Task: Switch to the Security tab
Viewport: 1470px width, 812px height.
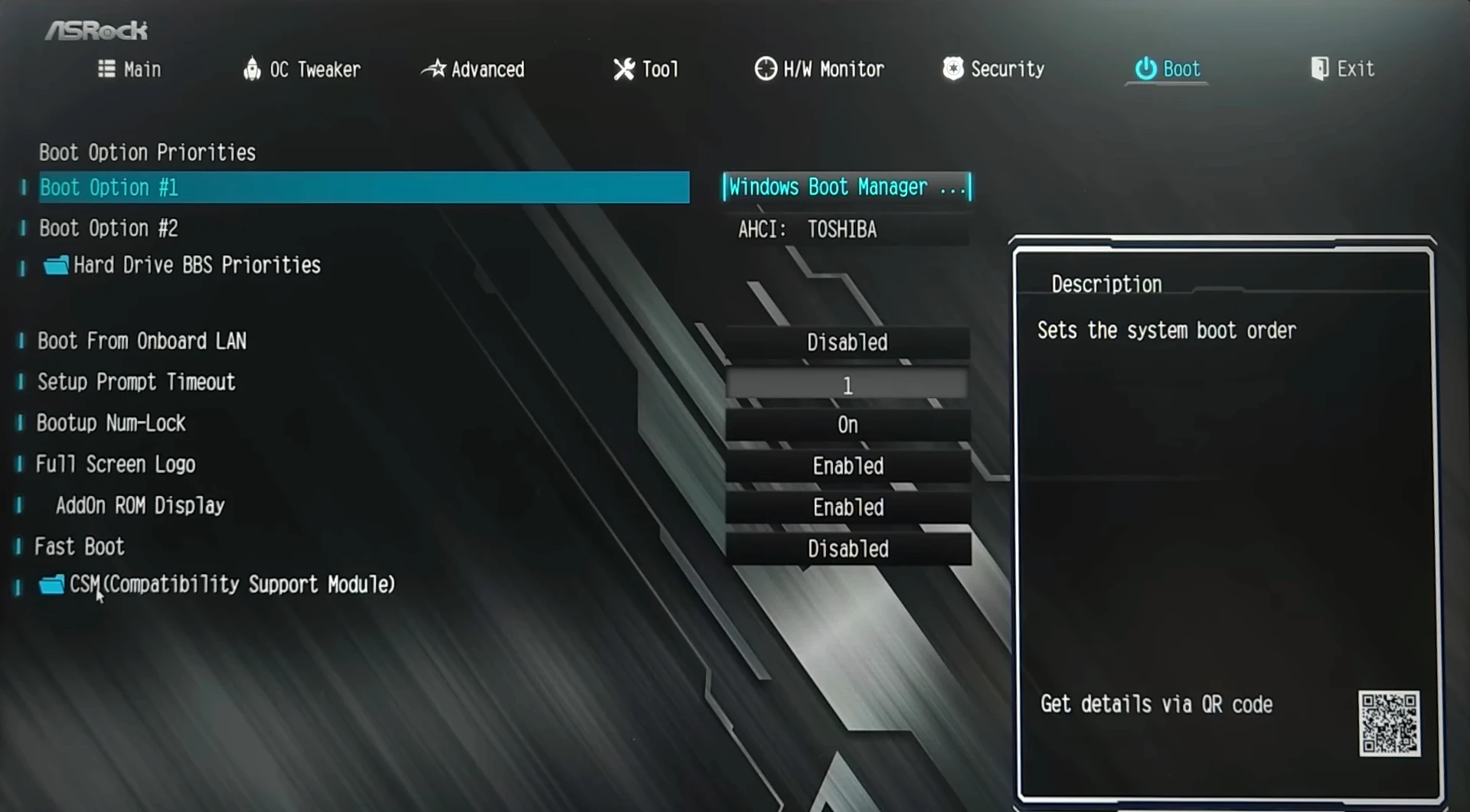Action: click(994, 70)
